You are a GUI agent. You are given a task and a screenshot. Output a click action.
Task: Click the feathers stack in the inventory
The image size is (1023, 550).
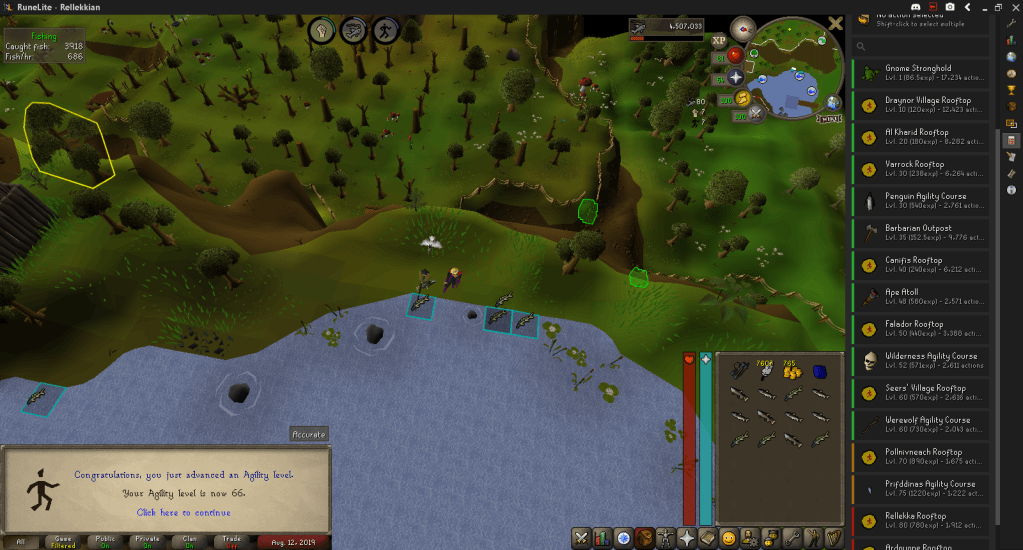(x=766, y=372)
